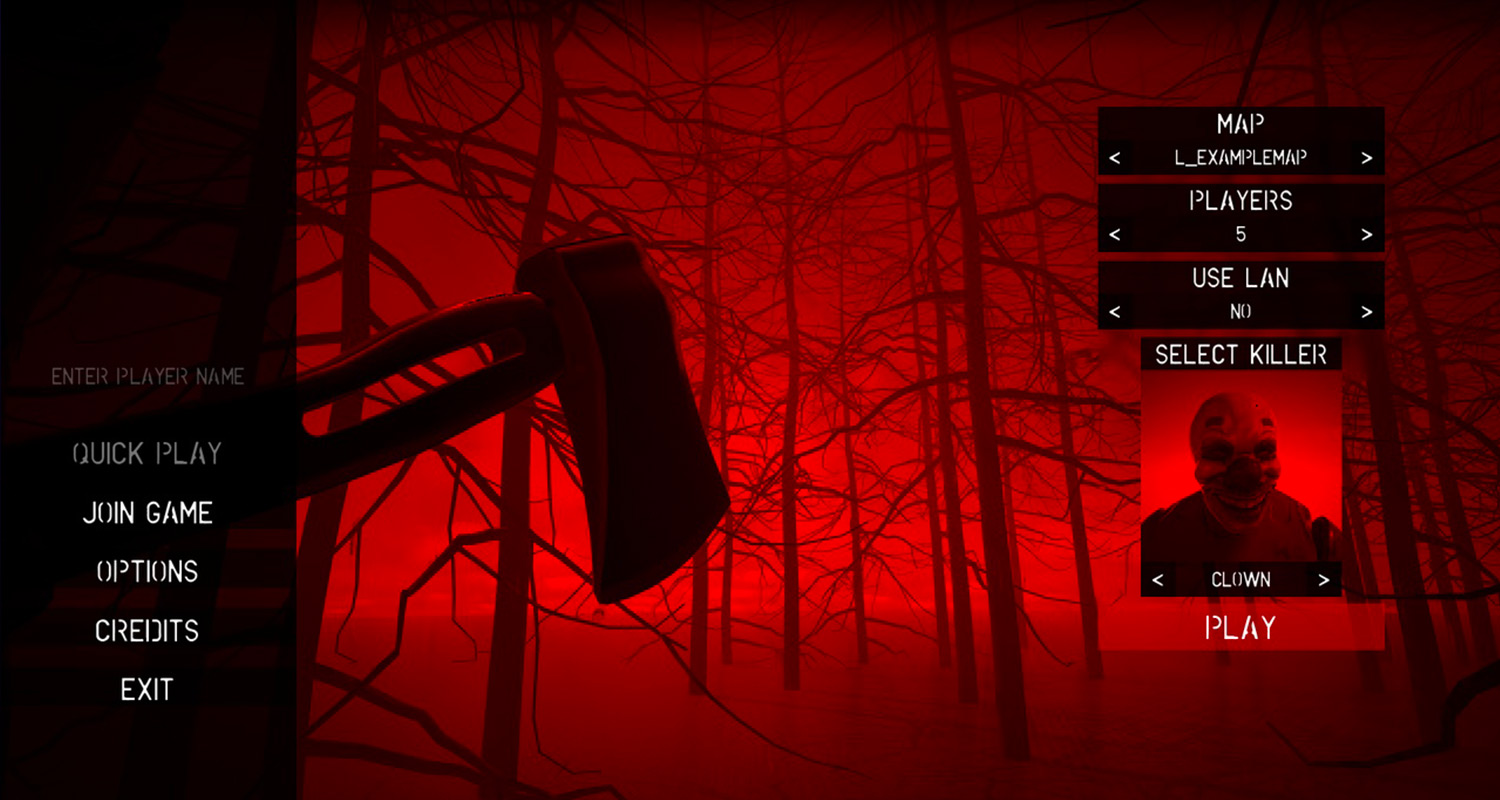Increase the players count

tap(1367, 235)
